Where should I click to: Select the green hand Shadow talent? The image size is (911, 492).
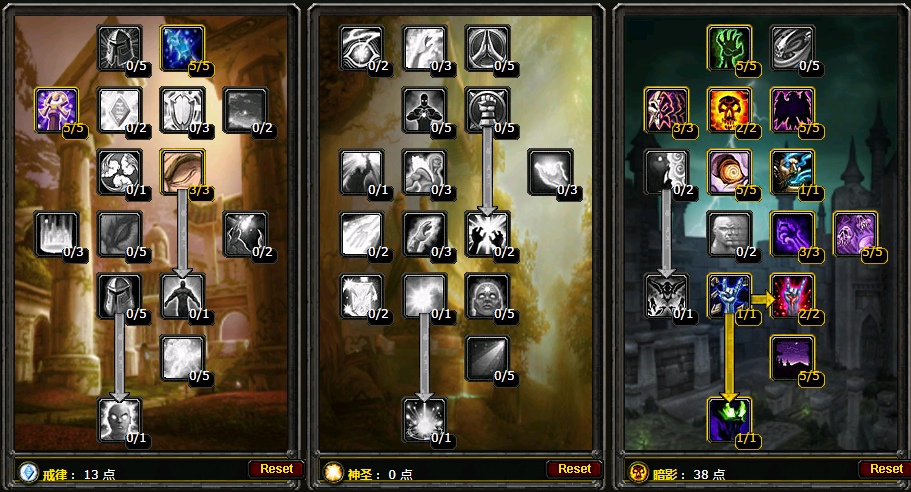click(729, 47)
